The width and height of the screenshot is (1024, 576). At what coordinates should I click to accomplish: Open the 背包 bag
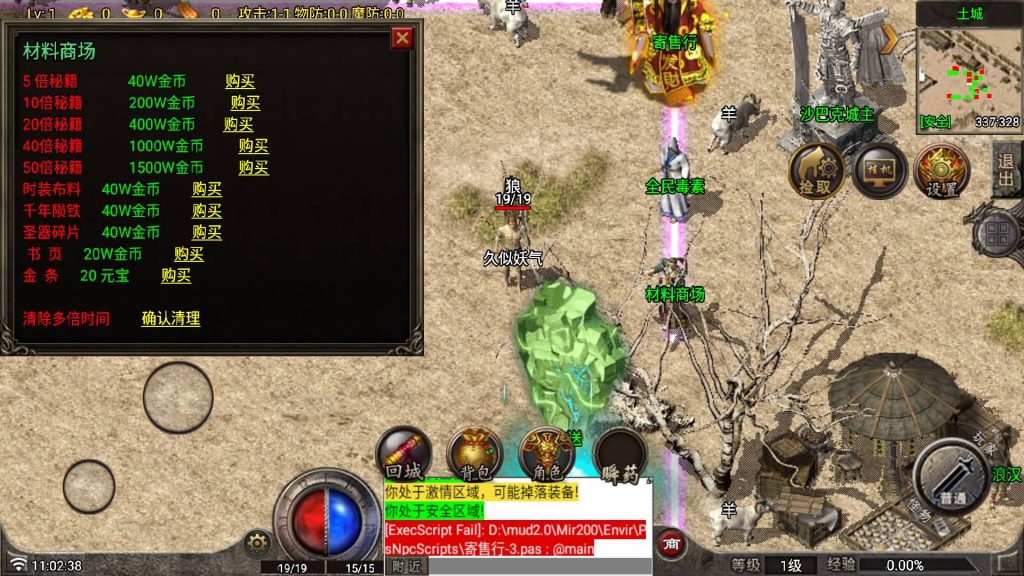point(474,455)
